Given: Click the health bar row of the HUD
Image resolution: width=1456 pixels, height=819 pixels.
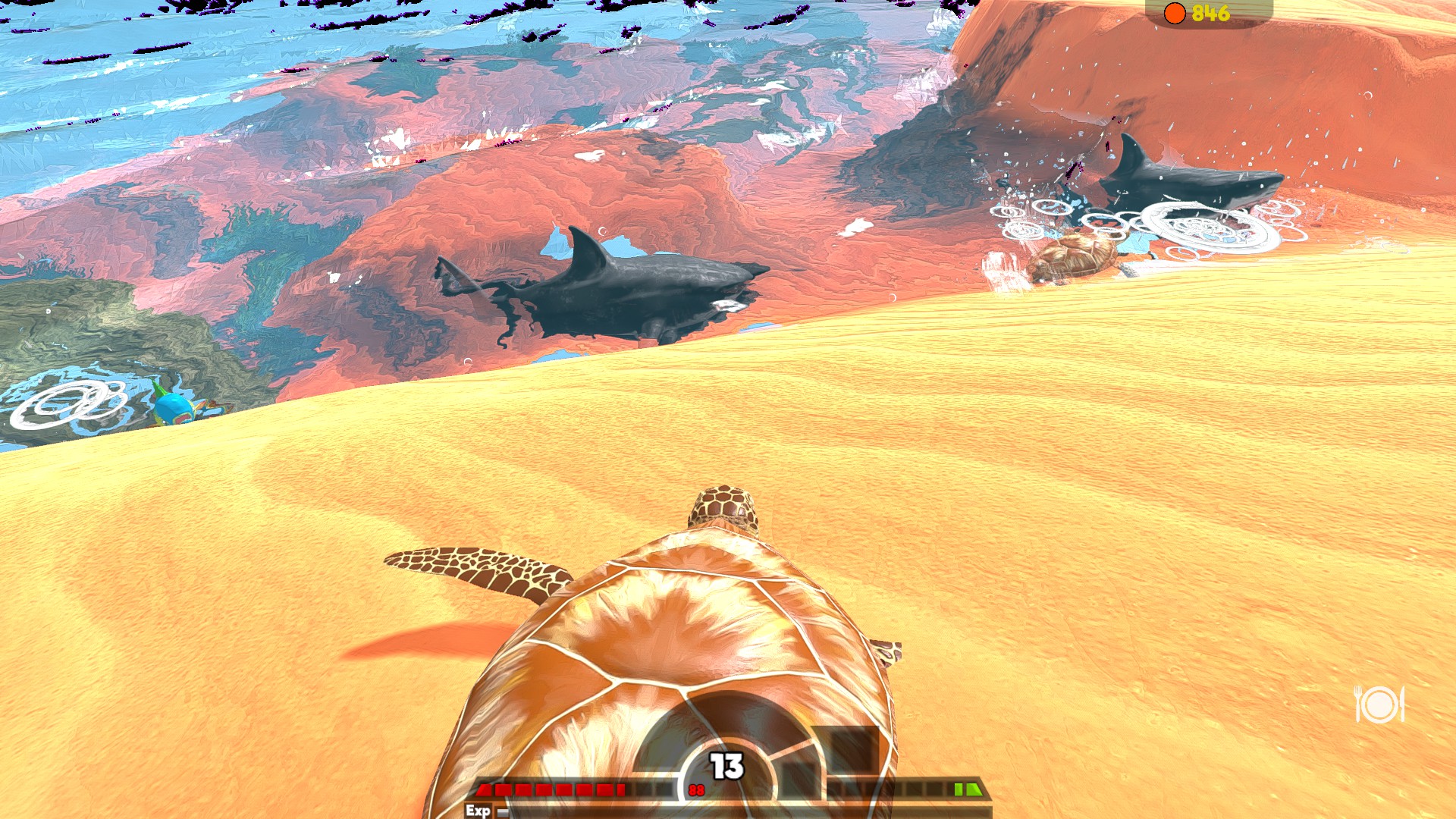Looking at the screenshot, I should (x=576, y=789).
